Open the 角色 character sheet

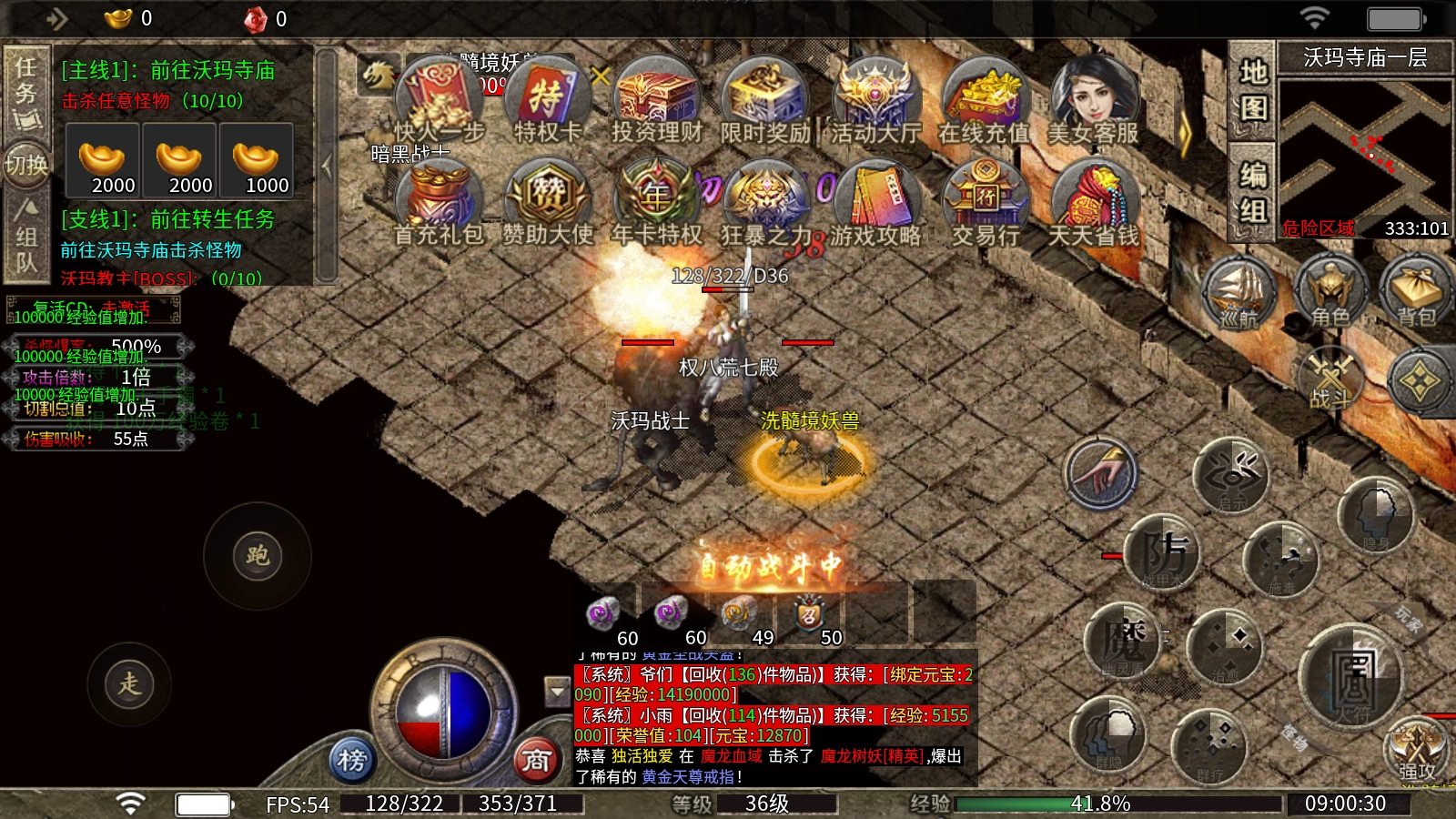1330,291
